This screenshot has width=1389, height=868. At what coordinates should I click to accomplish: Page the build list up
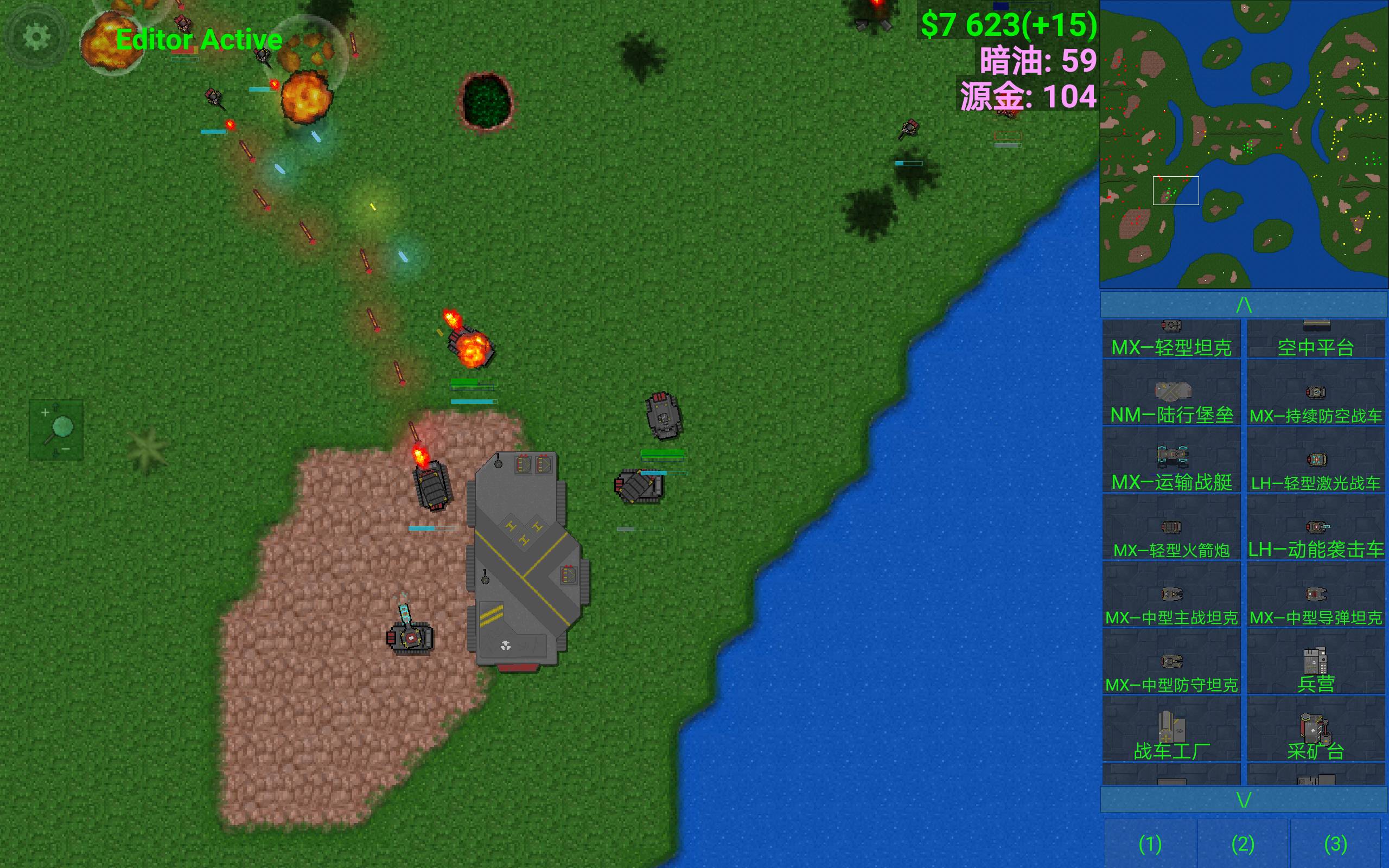tap(1243, 304)
